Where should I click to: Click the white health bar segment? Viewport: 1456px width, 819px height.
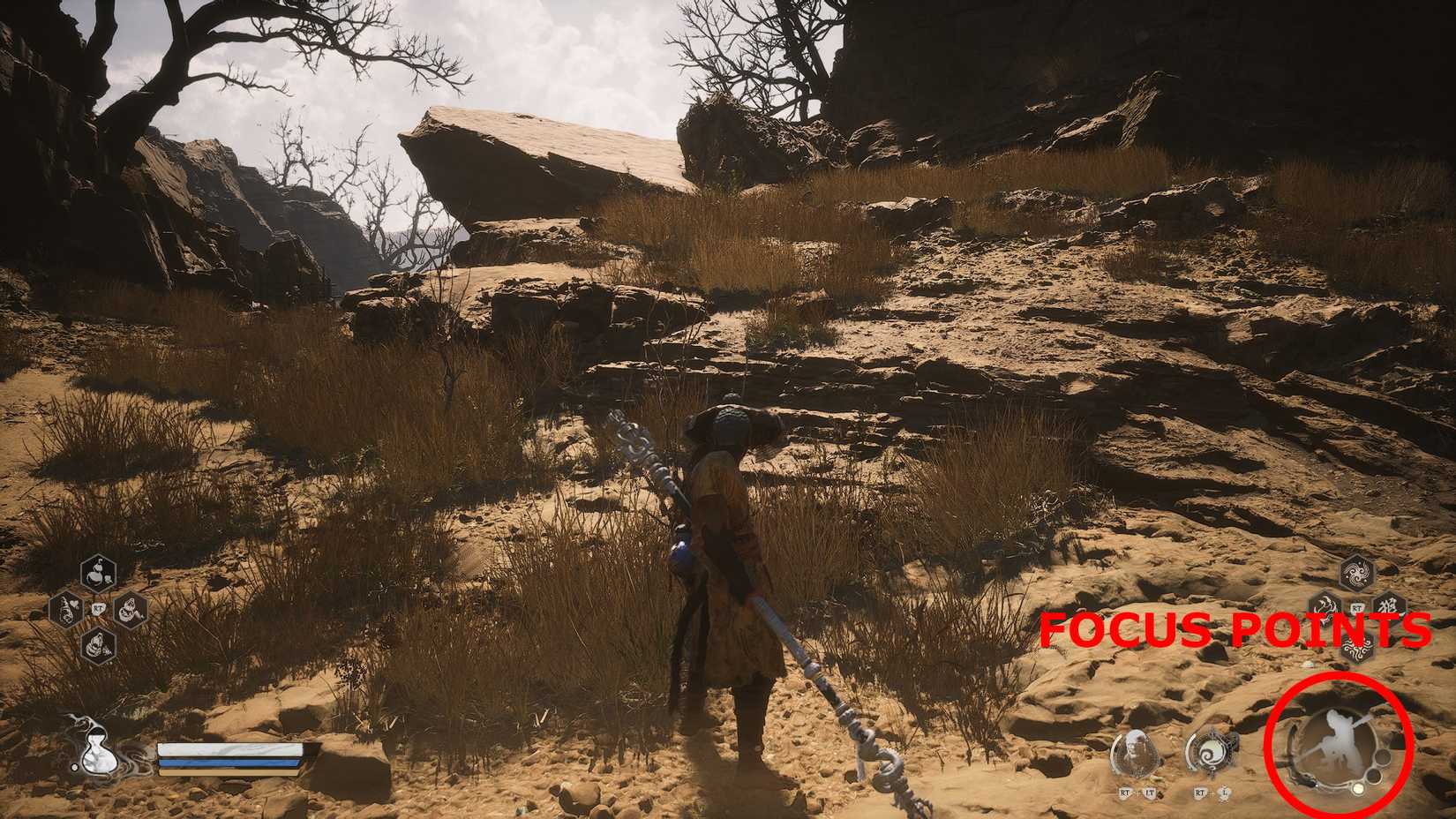click(229, 748)
